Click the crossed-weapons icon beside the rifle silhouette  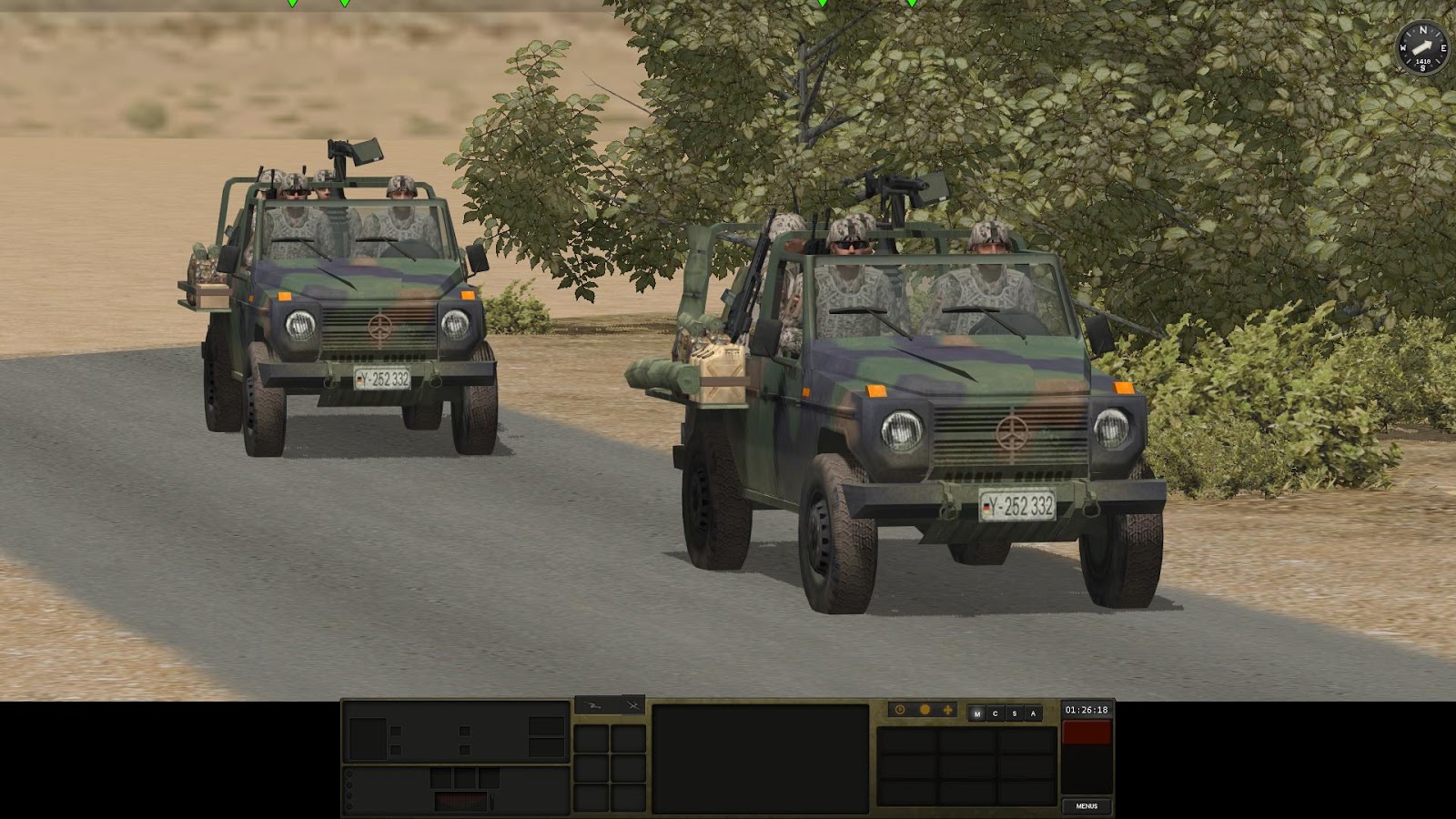click(632, 705)
